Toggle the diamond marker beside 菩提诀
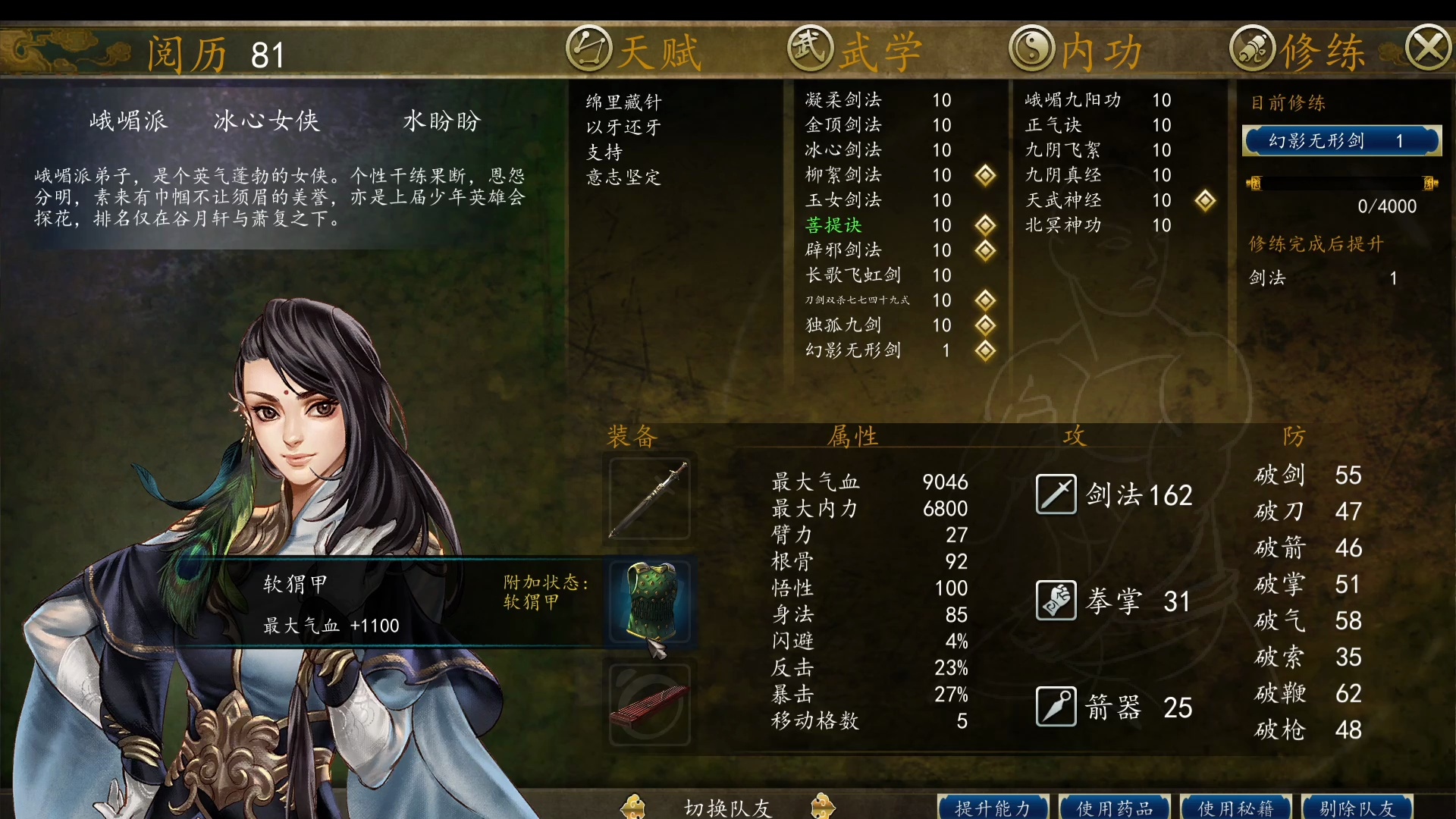Image resolution: width=1456 pixels, height=819 pixels. click(x=984, y=225)
